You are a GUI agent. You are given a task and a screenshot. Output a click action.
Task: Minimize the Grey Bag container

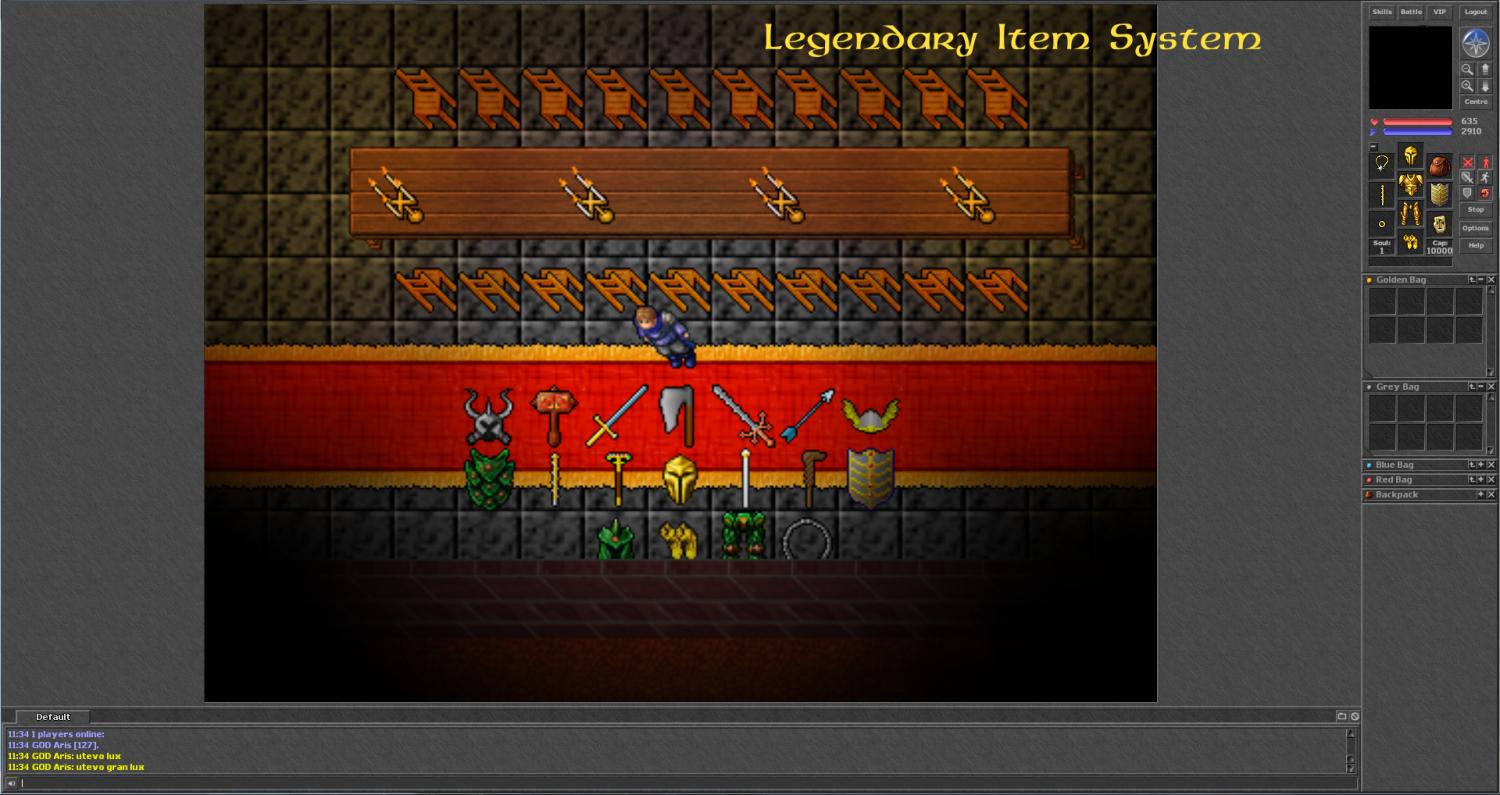tap(1481, 387)
